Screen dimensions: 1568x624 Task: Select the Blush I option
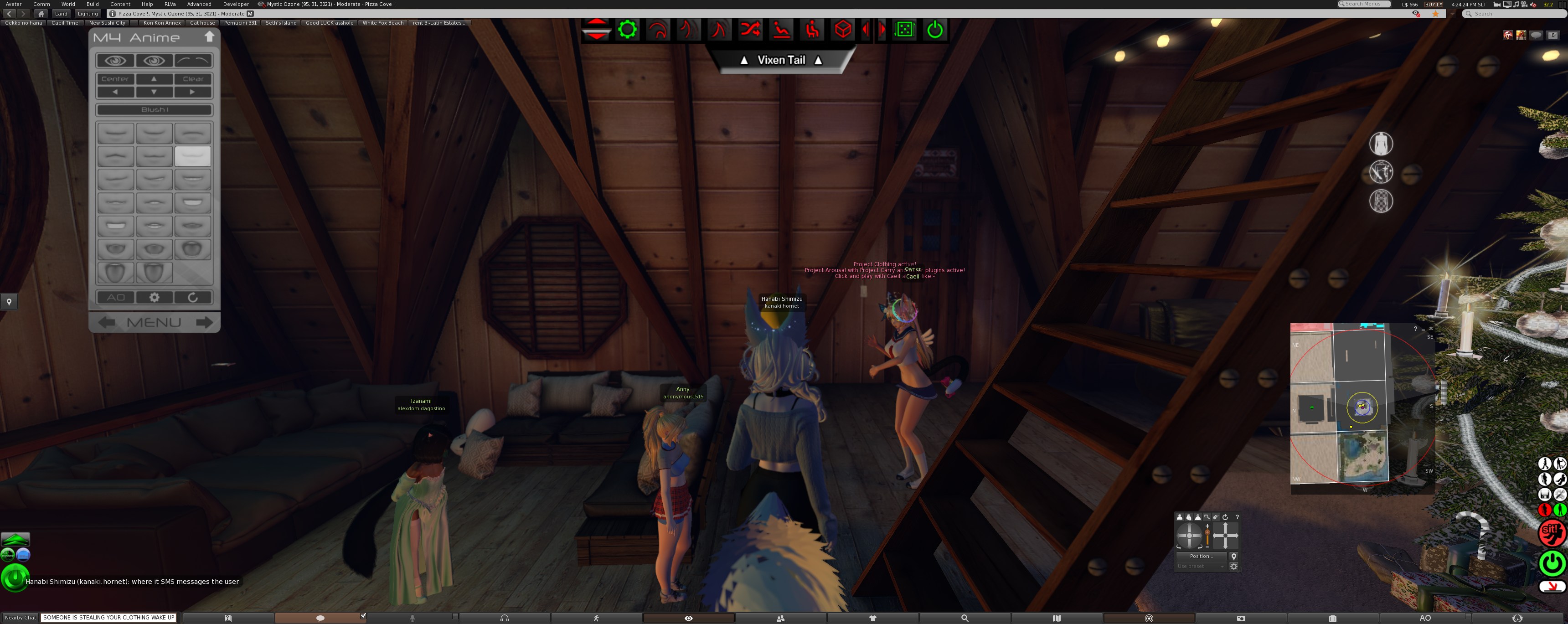(155, 109)
